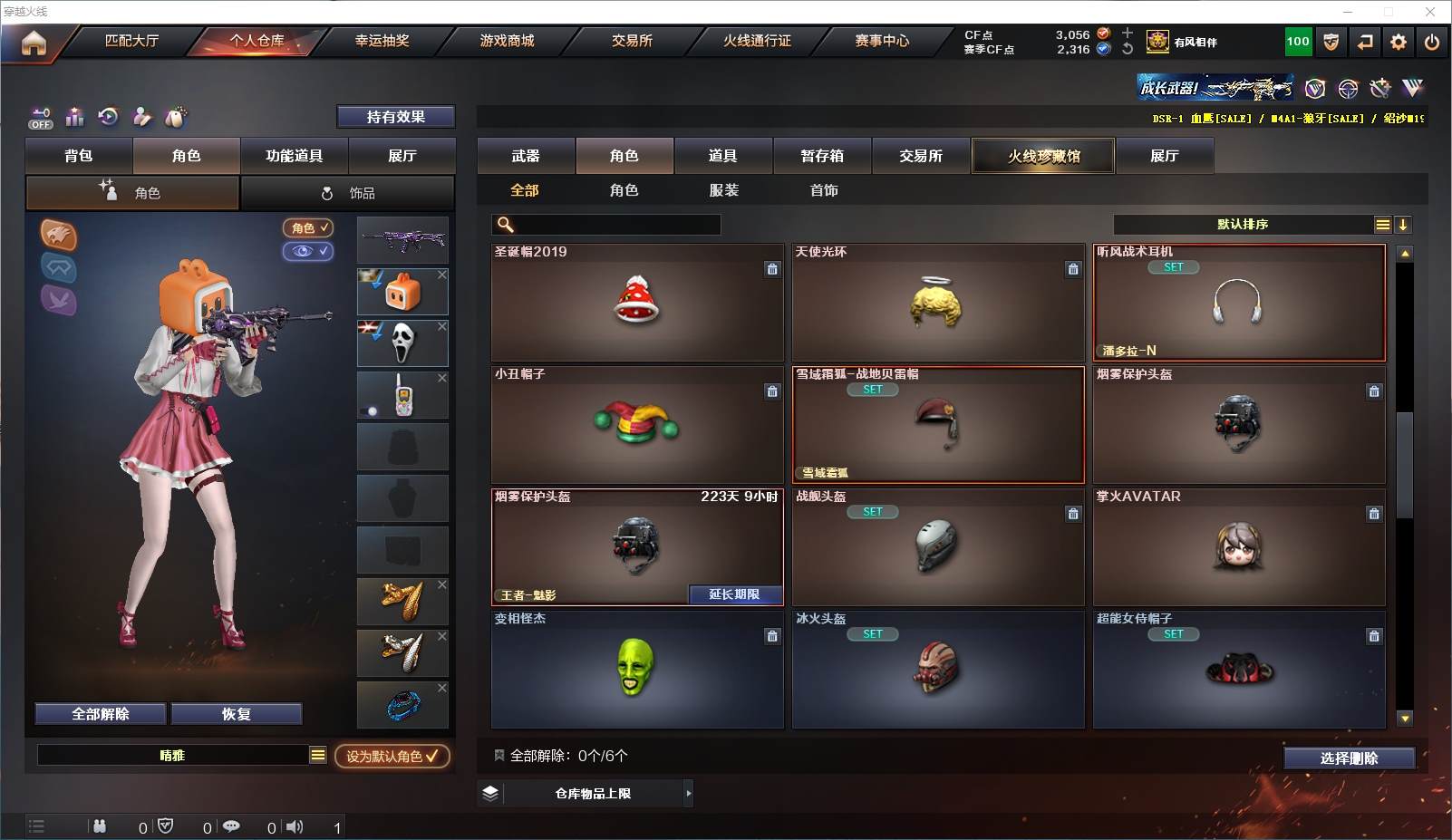
Task: Click the 恢复 restore button
Action: tap(236, 714)
